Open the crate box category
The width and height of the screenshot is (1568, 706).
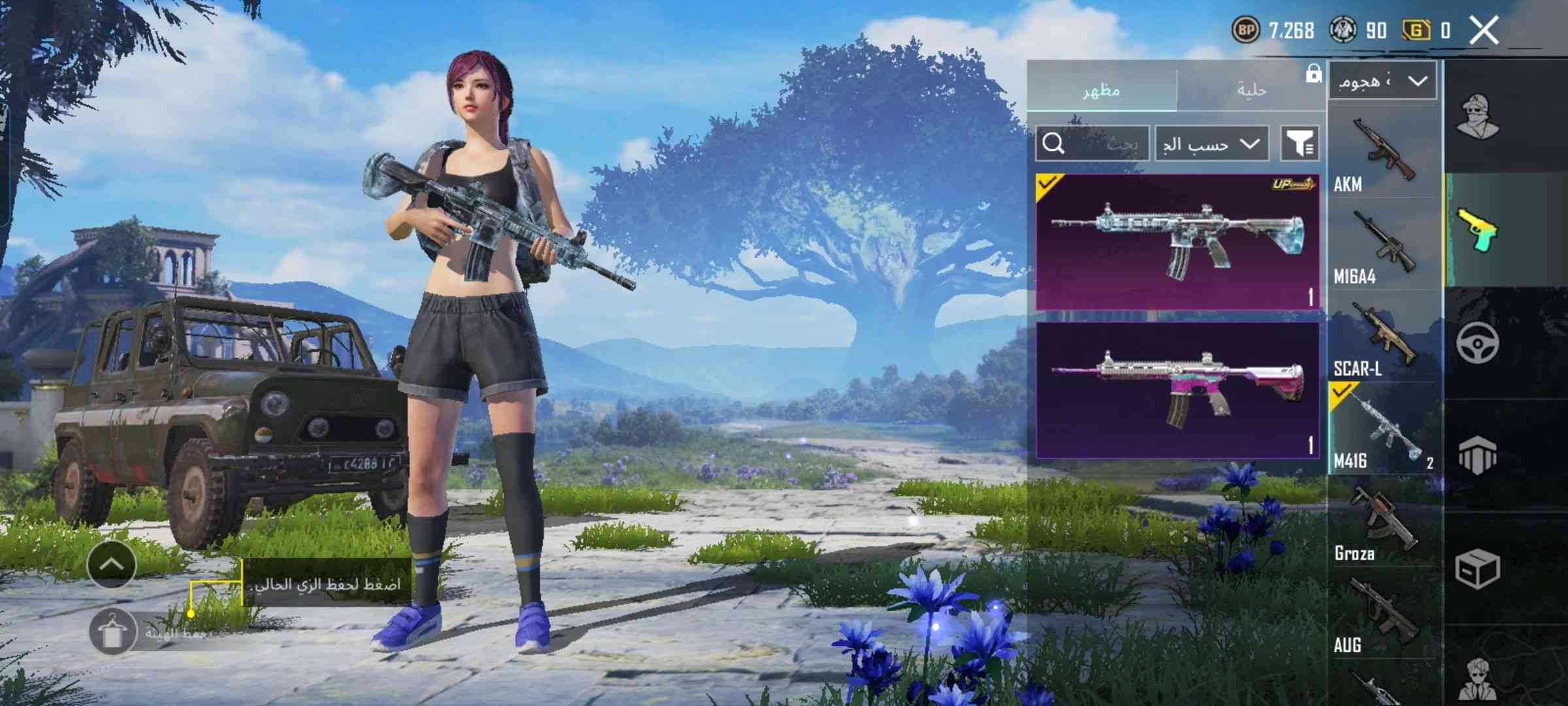point(1477,569)
